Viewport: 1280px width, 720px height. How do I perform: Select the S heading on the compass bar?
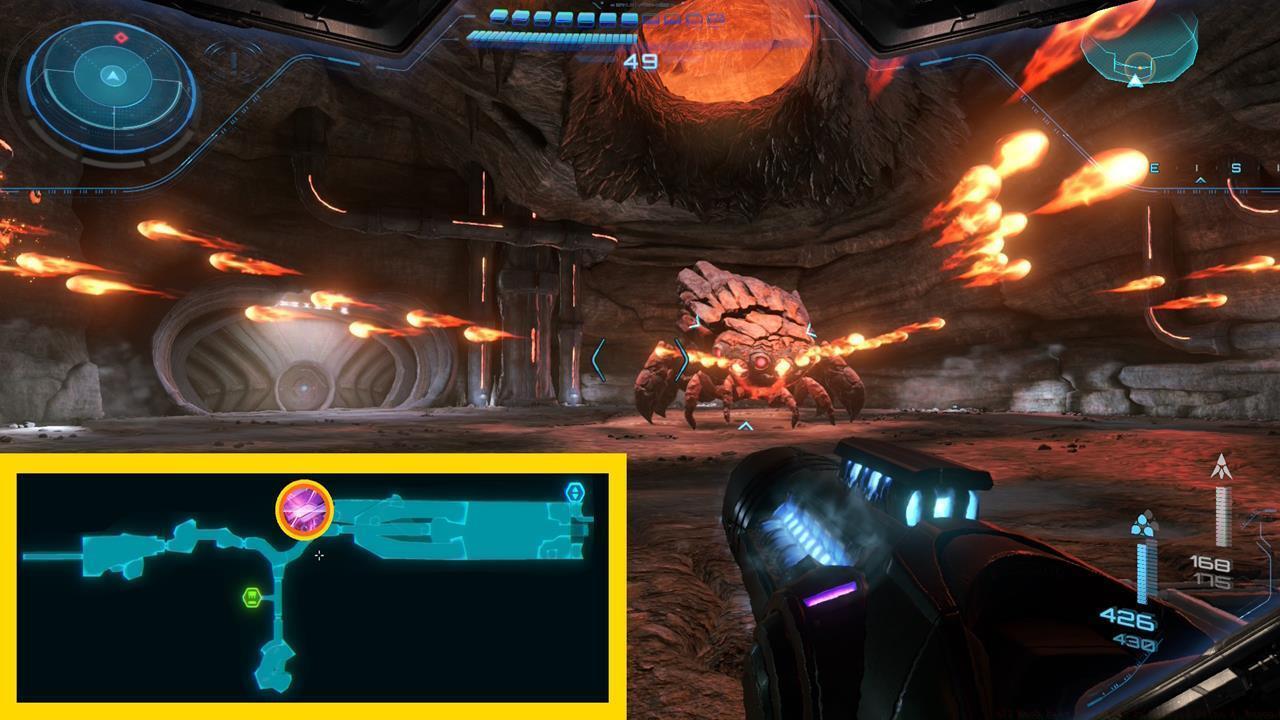1236,168
